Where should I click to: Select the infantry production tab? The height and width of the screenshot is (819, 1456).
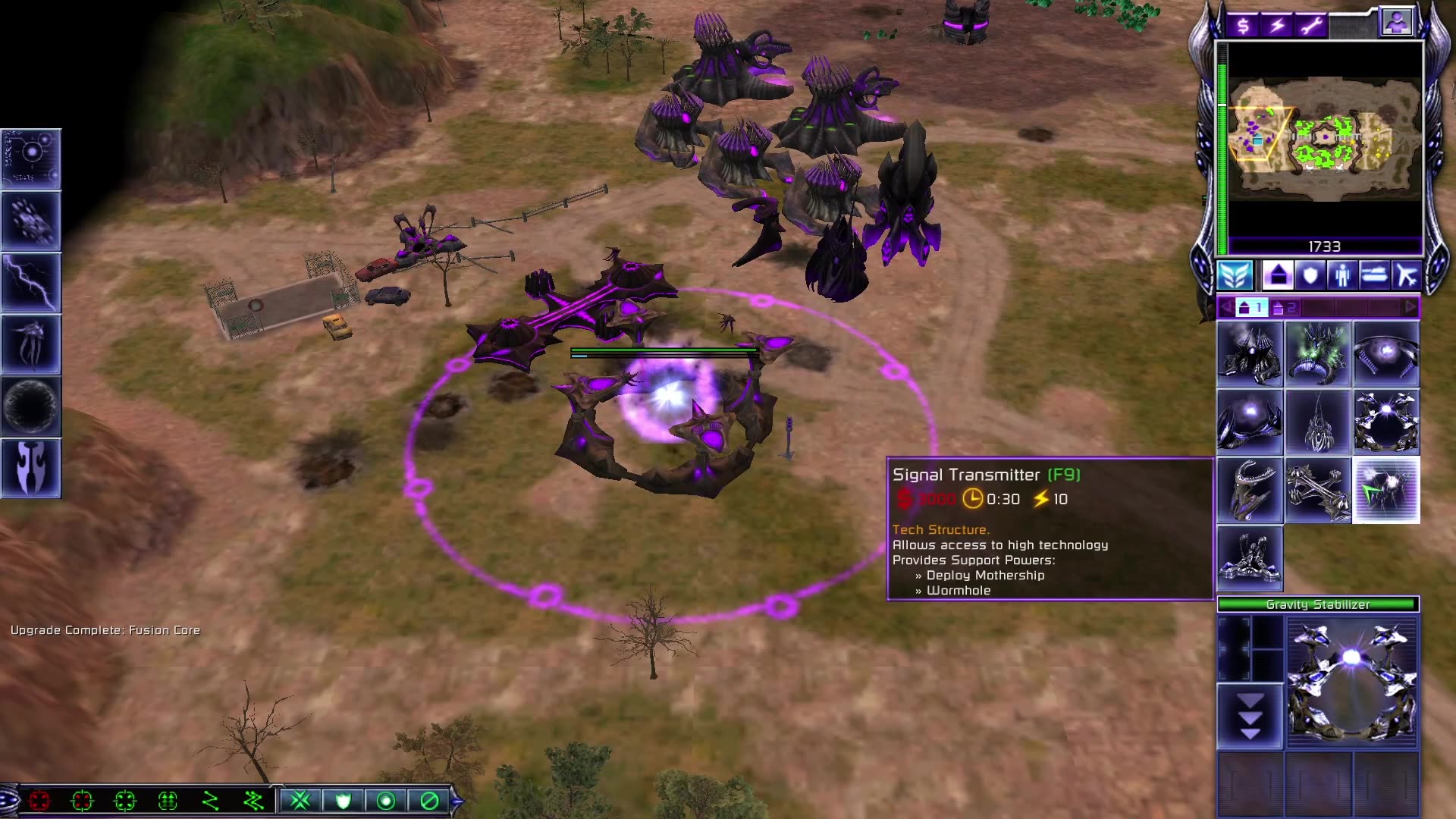coord(1342,276)
